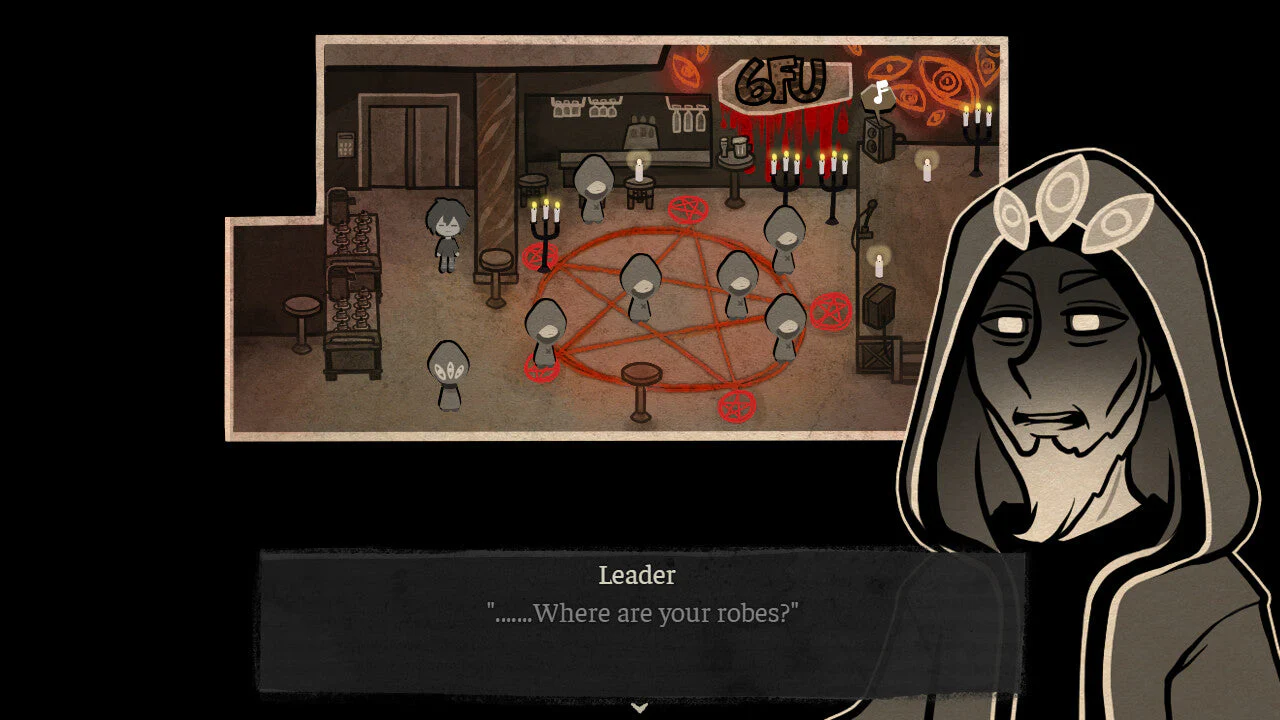Image resolution: width=1280 pixels, height=720 pixels.
Task: Select the Leader's name label in the dialogue box
Action: click(636, 576)
